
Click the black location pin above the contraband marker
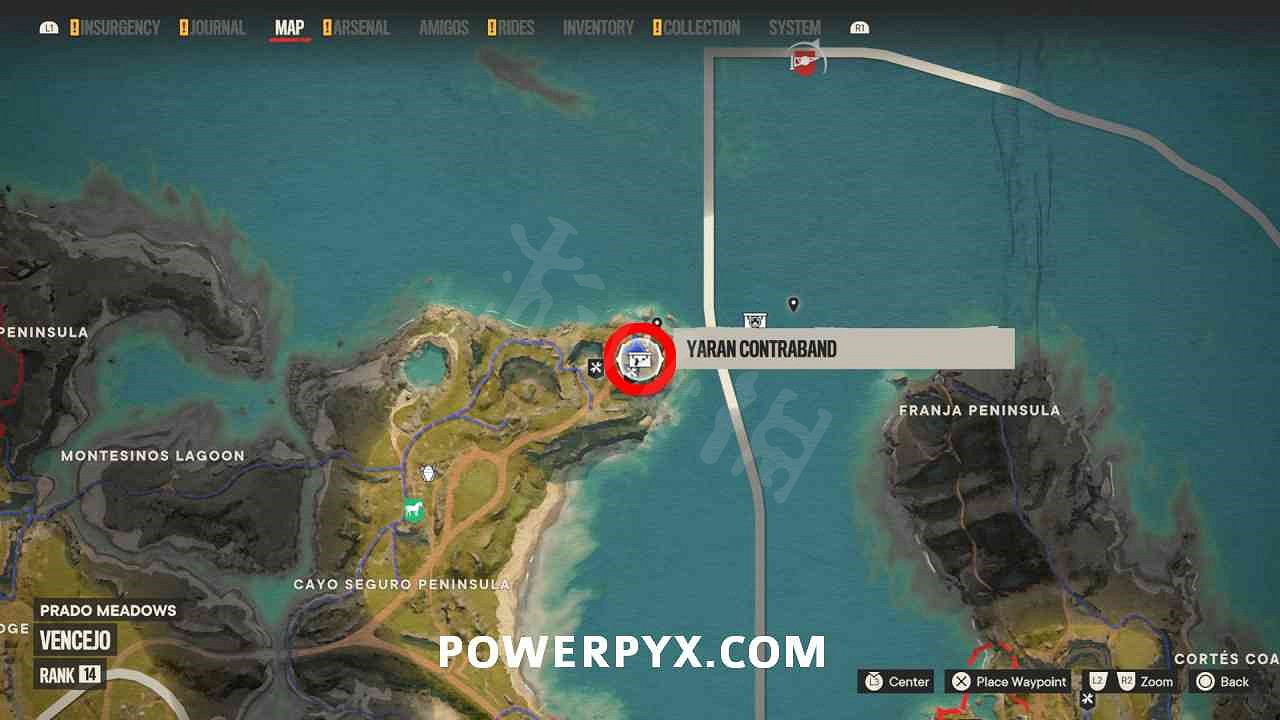point(655,322)
